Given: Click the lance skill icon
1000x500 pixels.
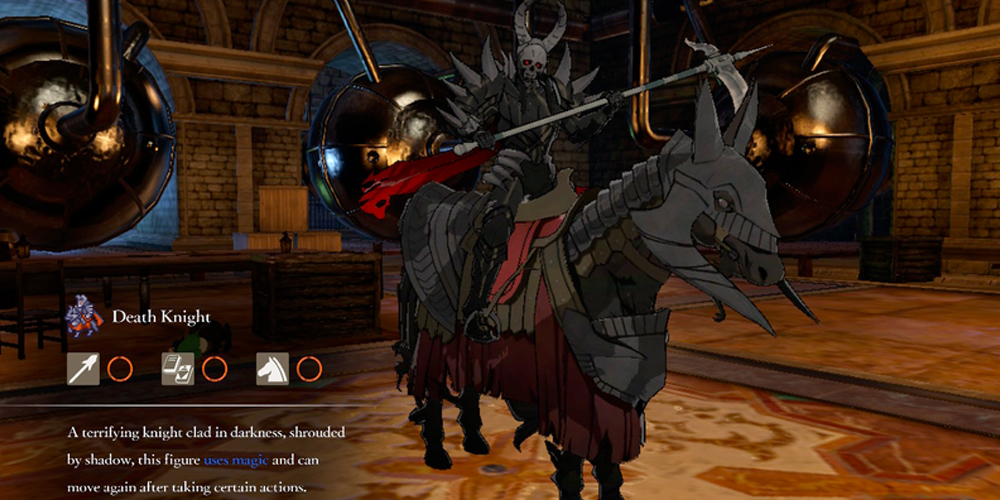Looking at the screenshot, I should tap(83, 369).
